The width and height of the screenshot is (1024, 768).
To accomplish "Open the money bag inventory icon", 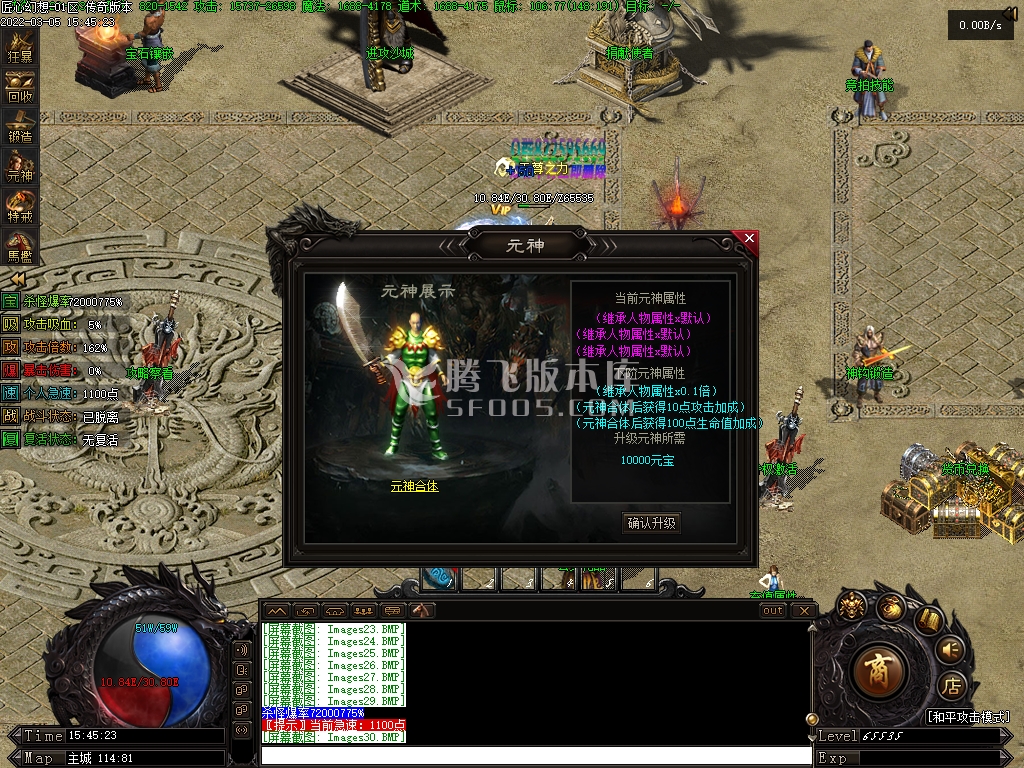I will point(891,607).
